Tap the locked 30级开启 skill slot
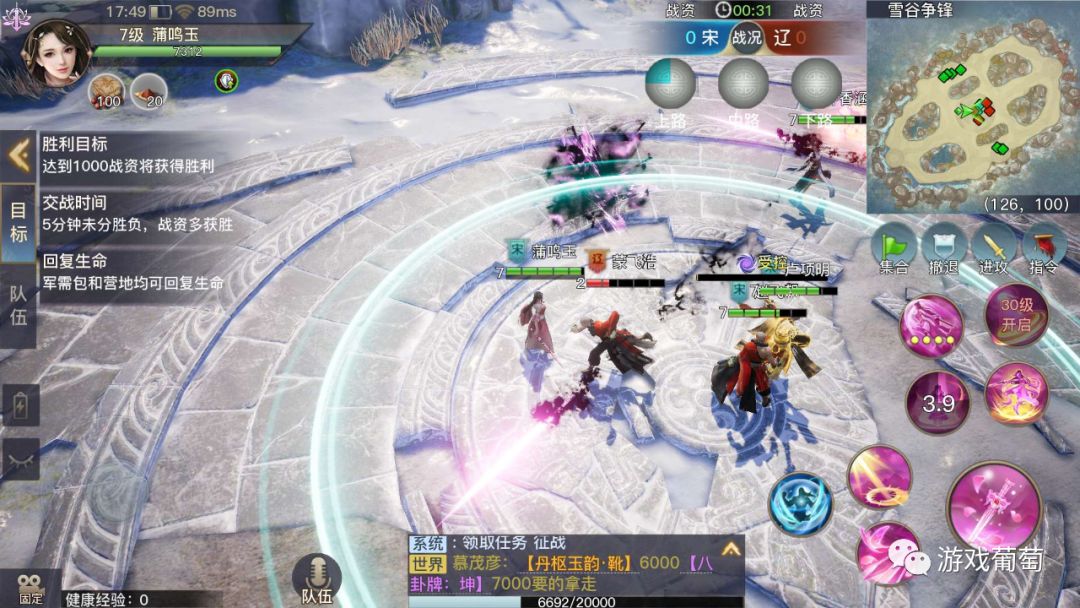Viewport: 1080px width, 608px height. point(1016,315)
